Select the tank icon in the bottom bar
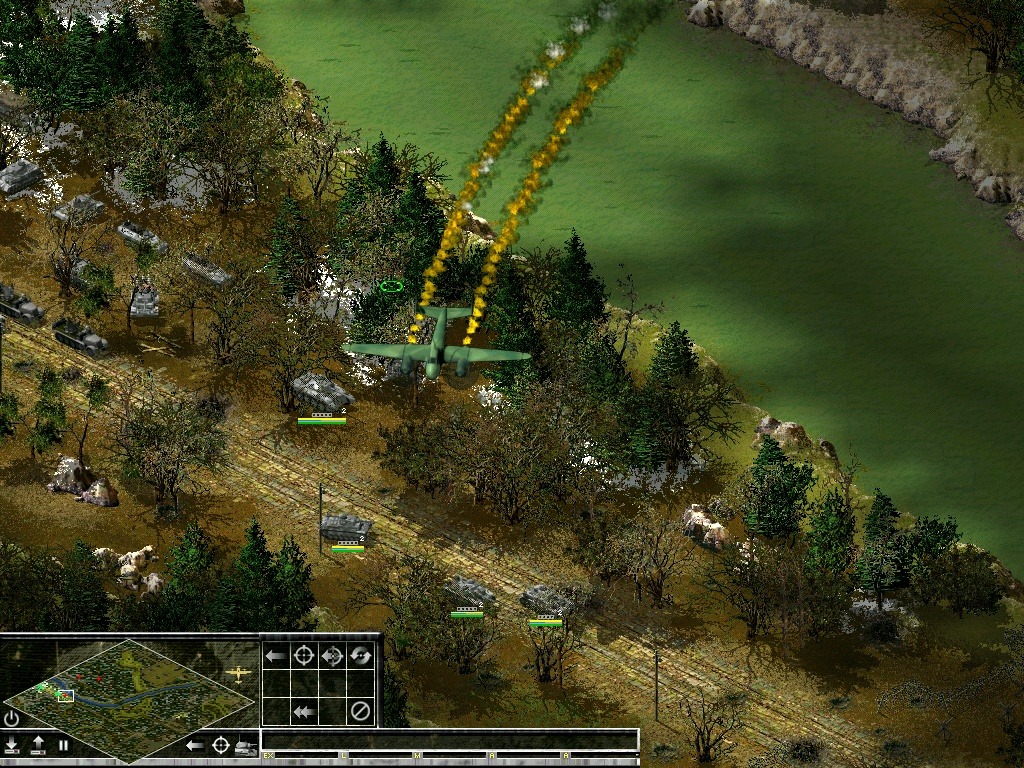Image resolution: width=1024 pixels, height=768 pixels. point(246,746)
